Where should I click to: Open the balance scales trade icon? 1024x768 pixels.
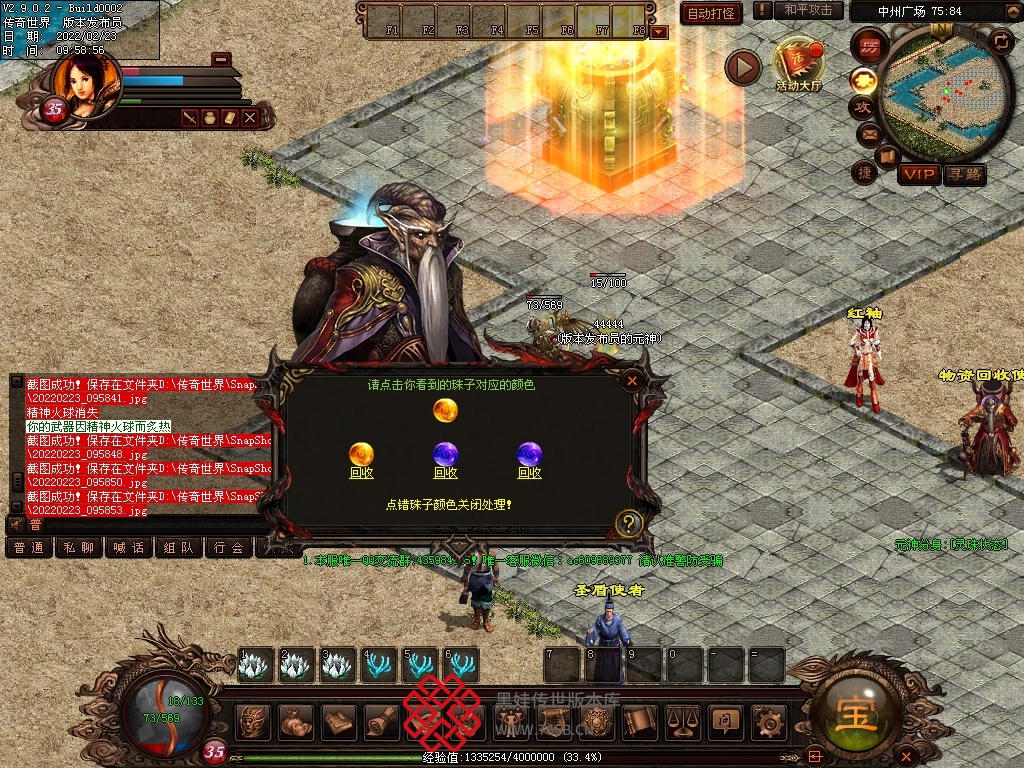[682, 721]
